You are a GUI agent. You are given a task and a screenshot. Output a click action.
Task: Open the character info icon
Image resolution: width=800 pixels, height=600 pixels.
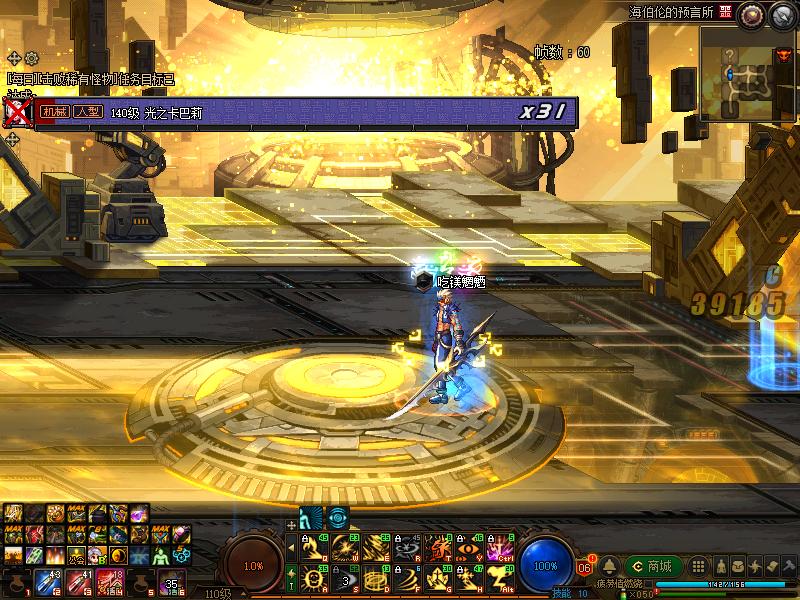[x=720, y=566]
